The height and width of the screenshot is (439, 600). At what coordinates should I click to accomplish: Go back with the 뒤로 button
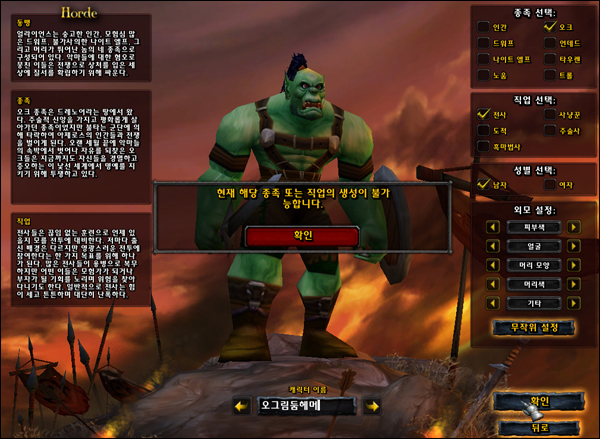point(541,428)
